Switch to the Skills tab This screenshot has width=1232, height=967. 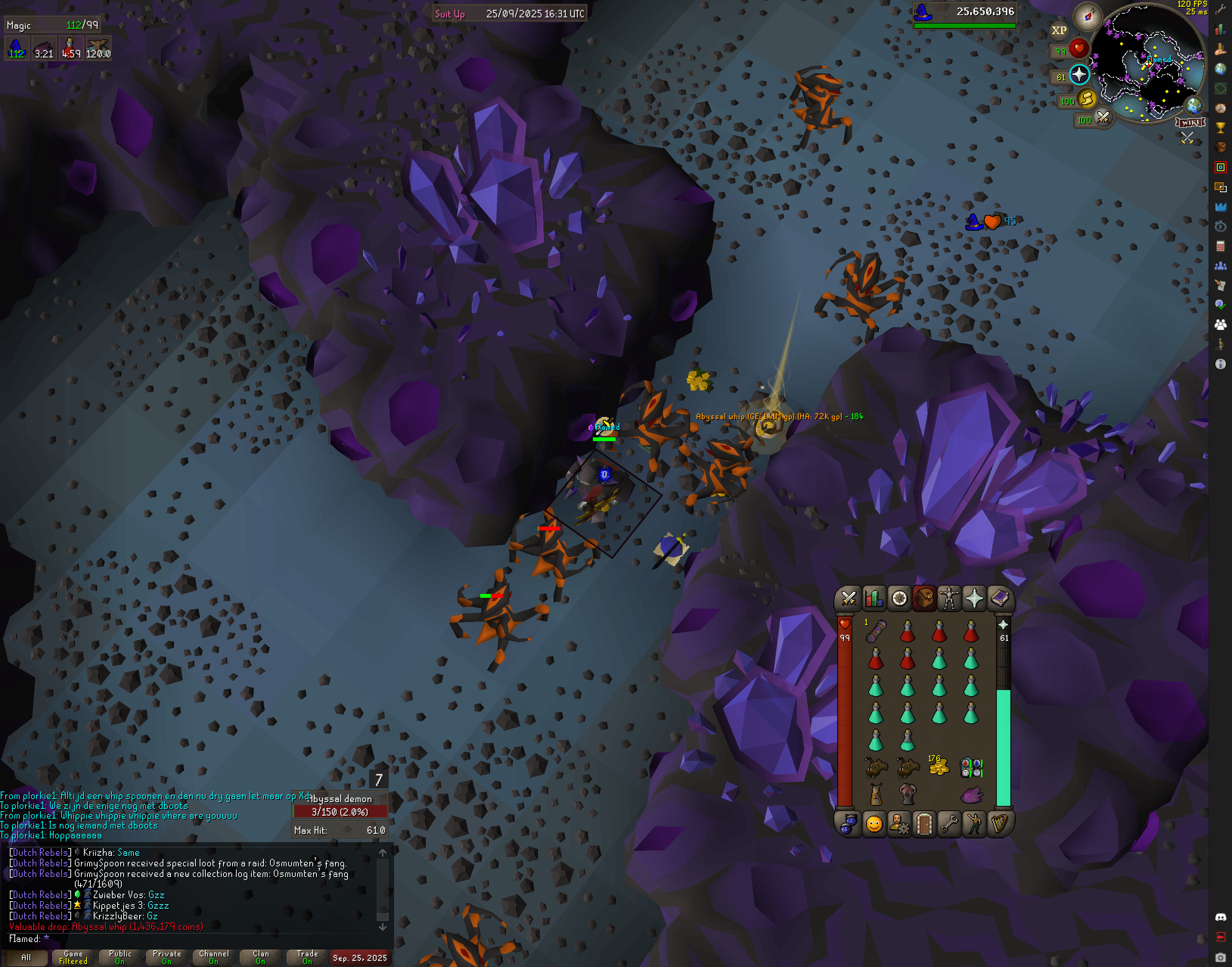[x=873, y=599]
